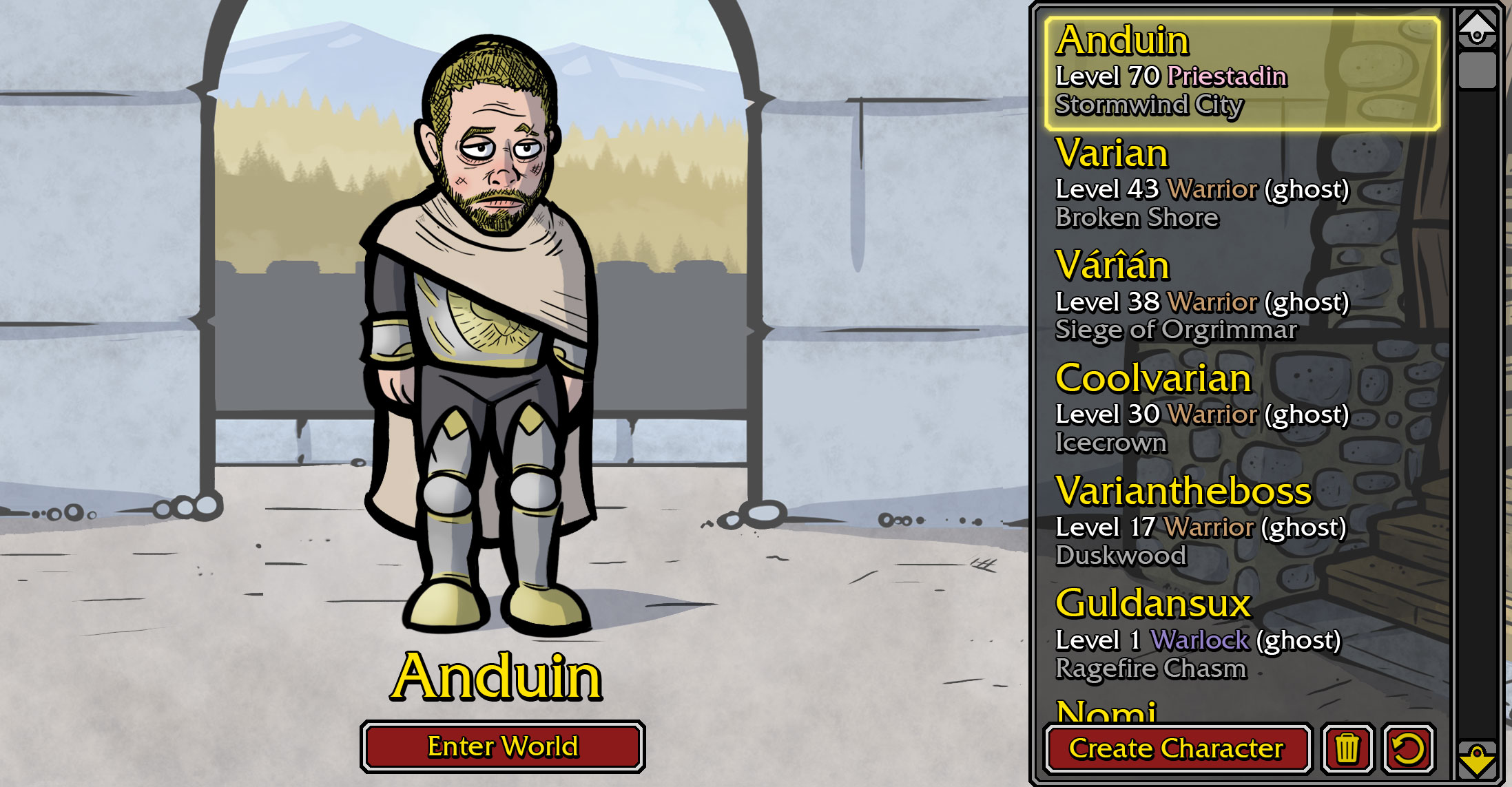
Task: Enter the world as Anduin
Action: (502, 746)
